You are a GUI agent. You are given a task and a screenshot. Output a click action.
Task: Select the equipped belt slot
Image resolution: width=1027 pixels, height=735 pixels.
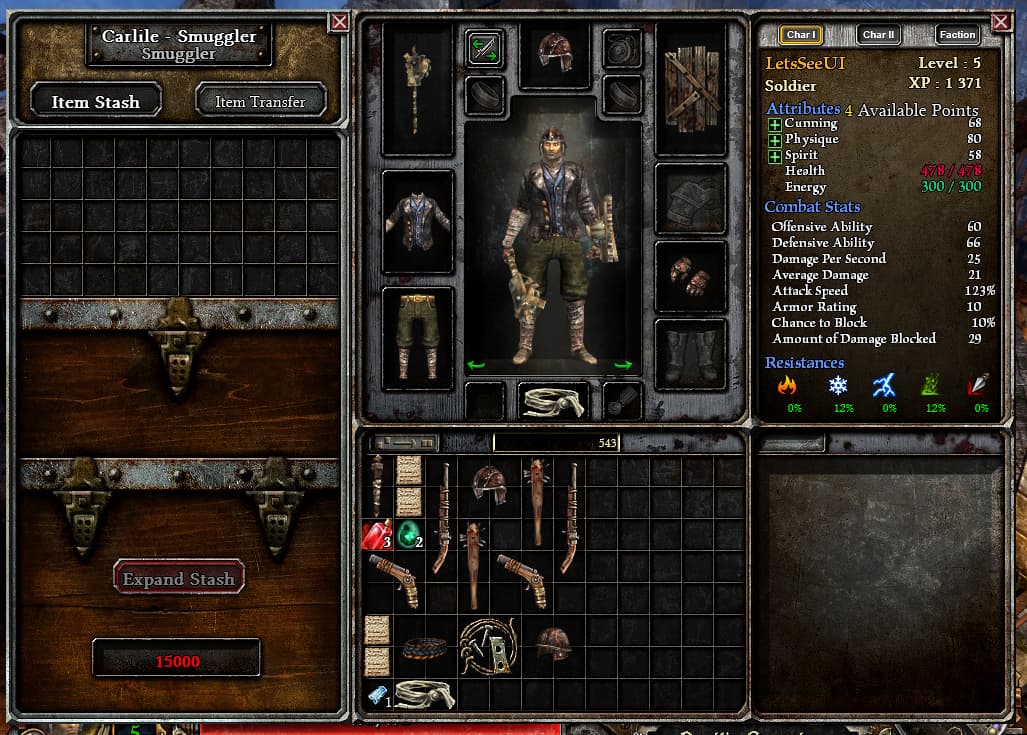point(553,399)
